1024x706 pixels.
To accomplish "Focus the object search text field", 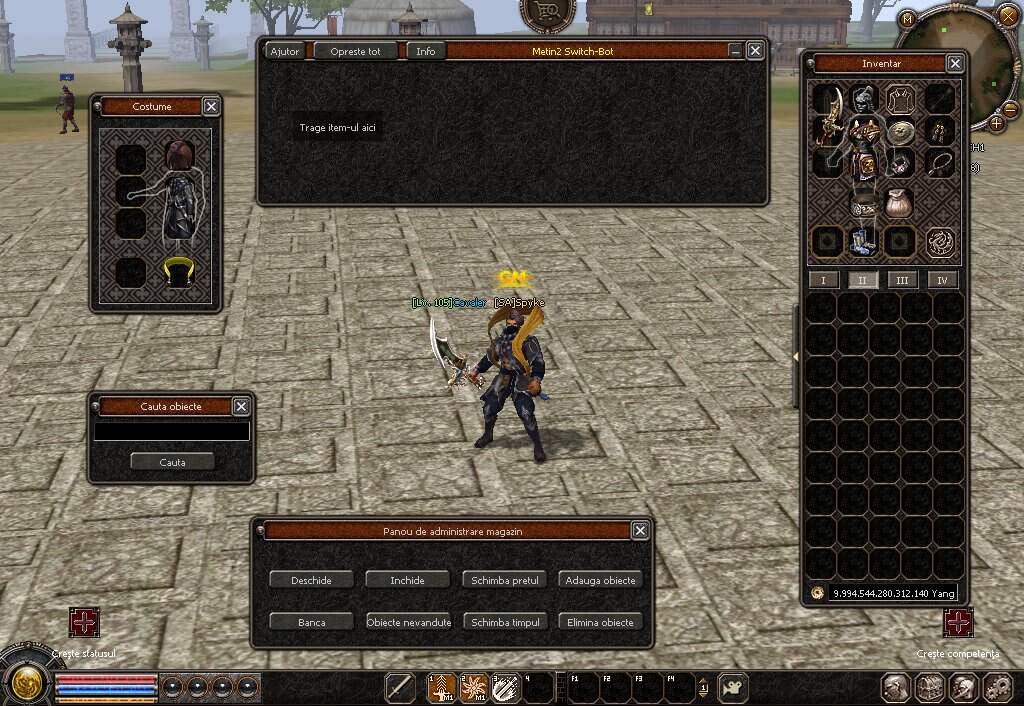I will [171, 431].
